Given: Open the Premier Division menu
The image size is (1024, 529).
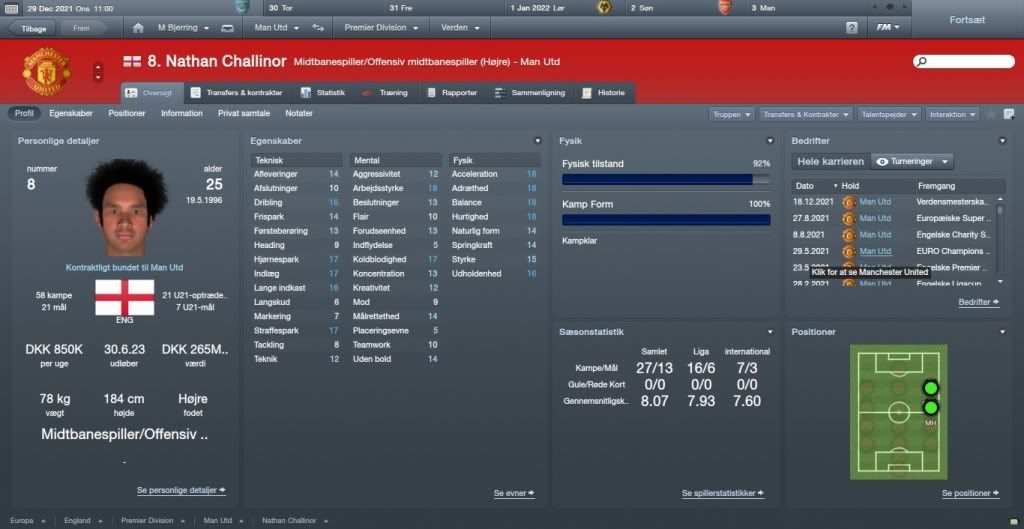Looking at the screenshot, I should [x=382, y=27].
